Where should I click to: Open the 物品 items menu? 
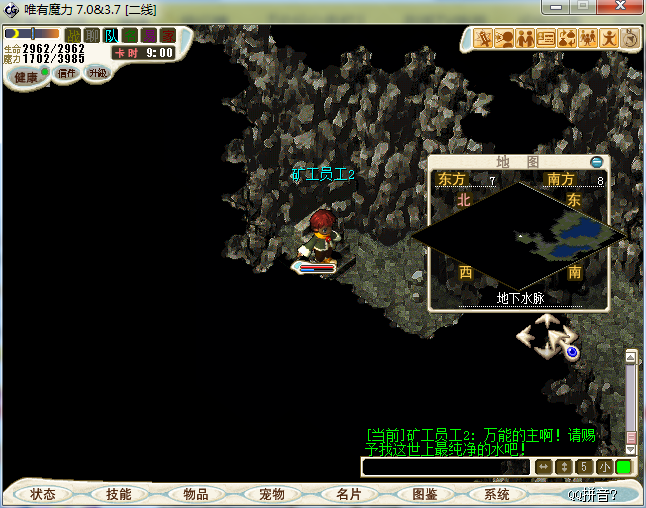pos(195,494)
